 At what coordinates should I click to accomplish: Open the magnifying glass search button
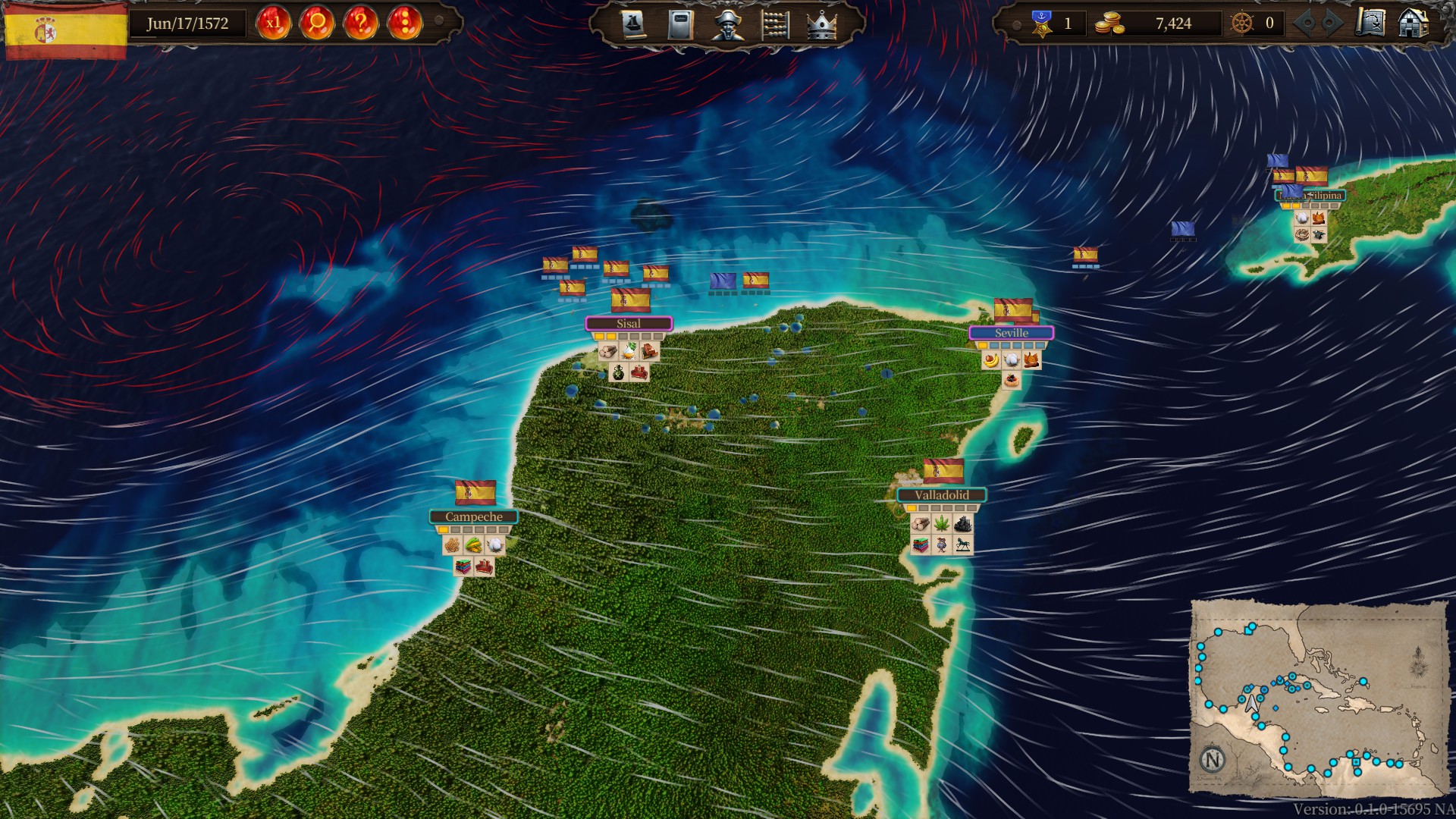pos(317,24)
